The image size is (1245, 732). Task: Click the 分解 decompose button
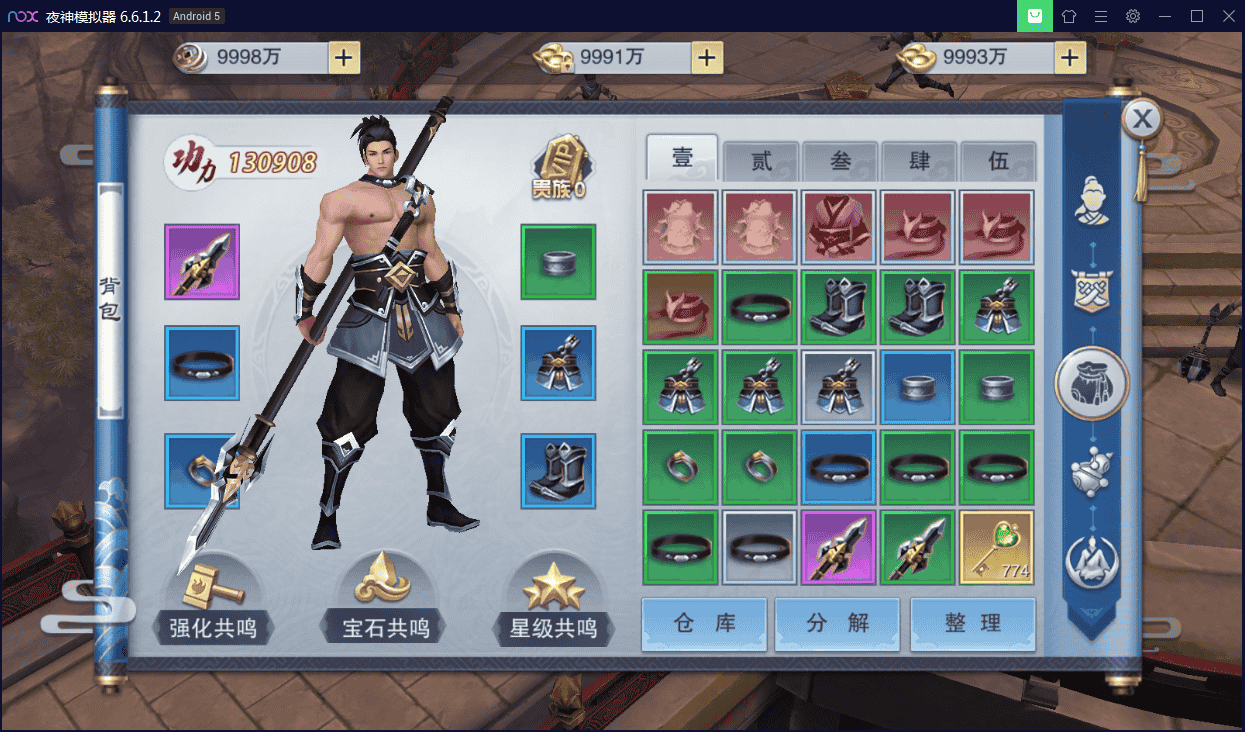click(838, 623)
